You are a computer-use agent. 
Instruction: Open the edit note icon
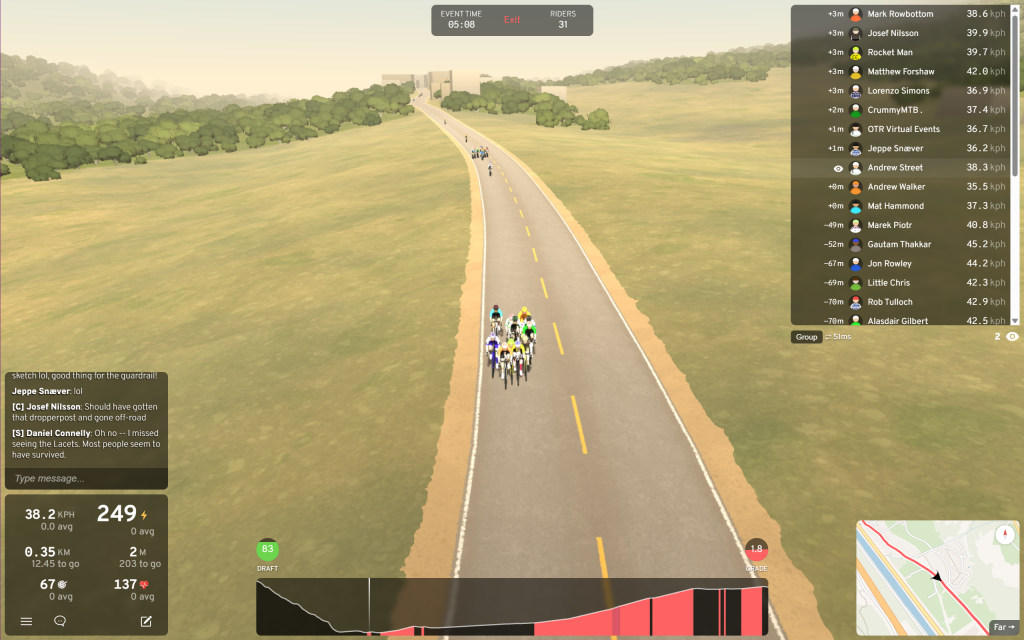tap(146, 621)
